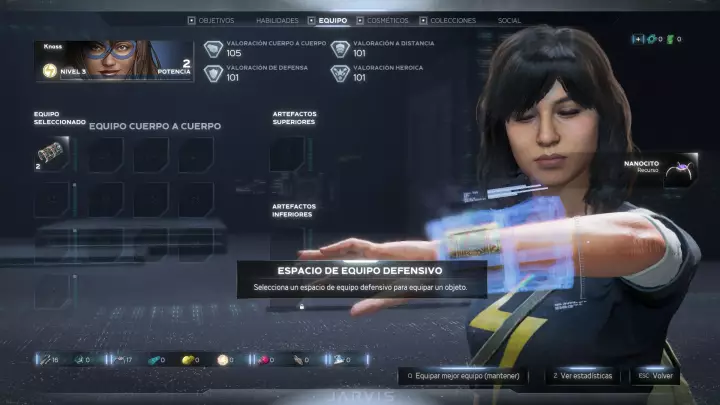
Task: Select the equipped melee gear slot
Action: click(x=51, y=154)
